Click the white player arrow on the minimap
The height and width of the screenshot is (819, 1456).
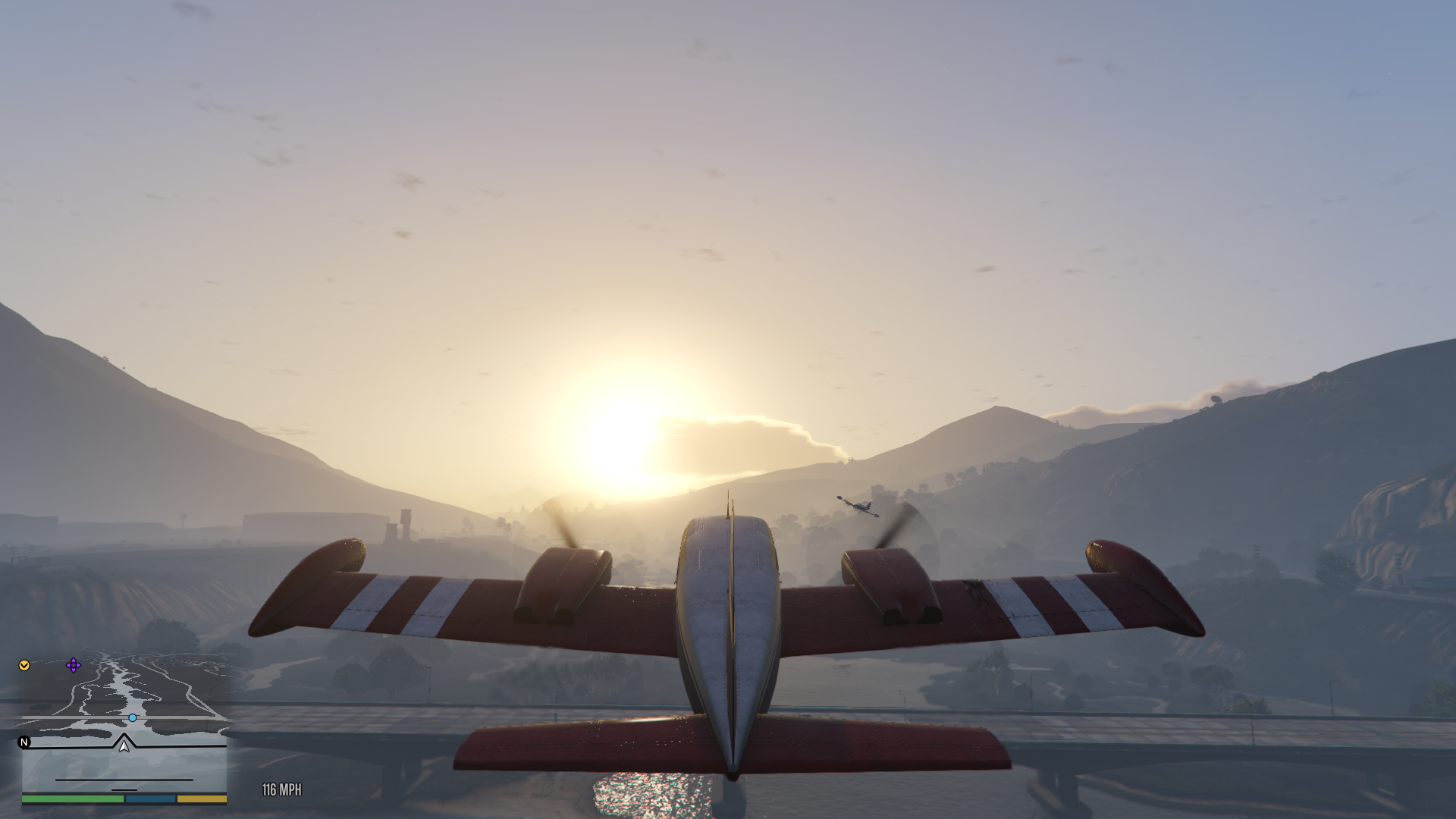click(x=124, y=748)
